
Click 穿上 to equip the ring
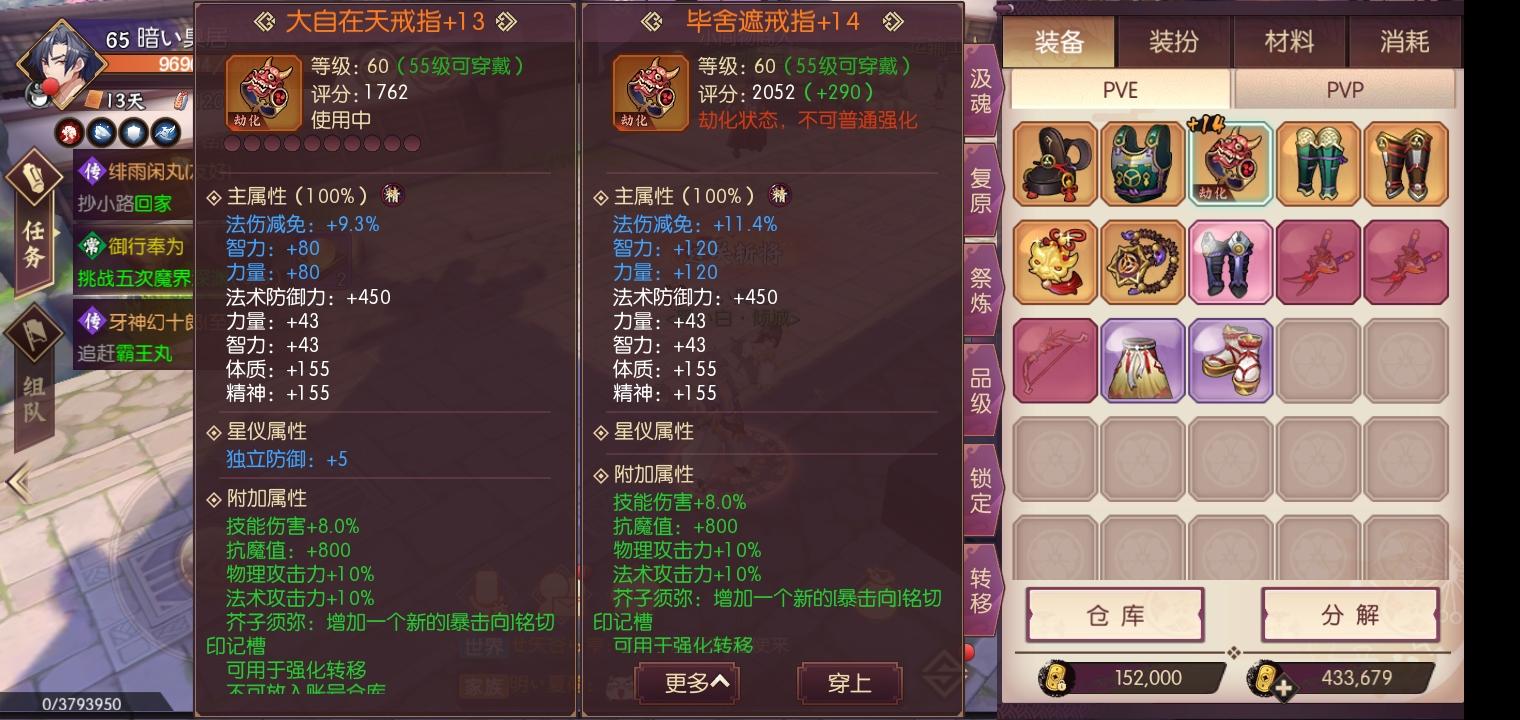tap(850, 684)
